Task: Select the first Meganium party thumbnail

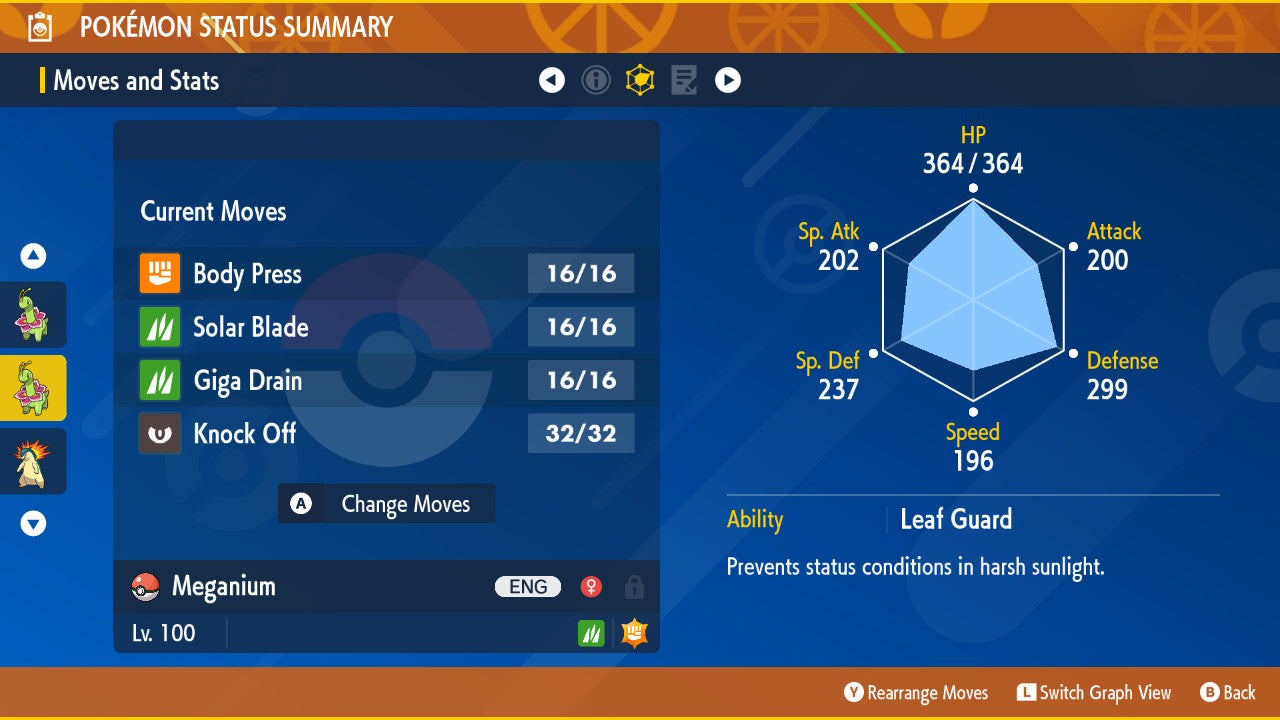Action: [x=33, y=314]
